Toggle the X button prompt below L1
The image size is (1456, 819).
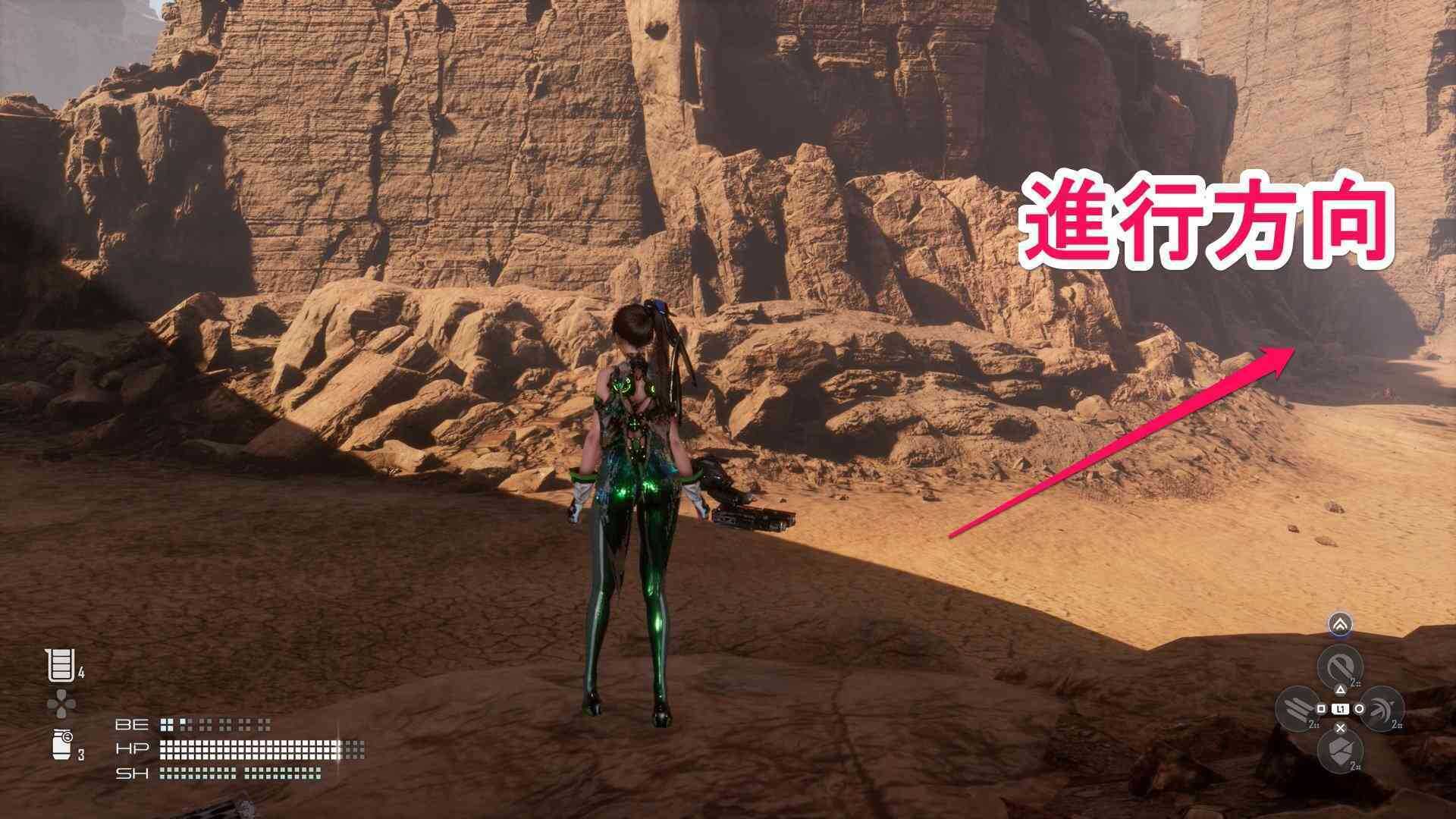click(x=1340, y=726)
